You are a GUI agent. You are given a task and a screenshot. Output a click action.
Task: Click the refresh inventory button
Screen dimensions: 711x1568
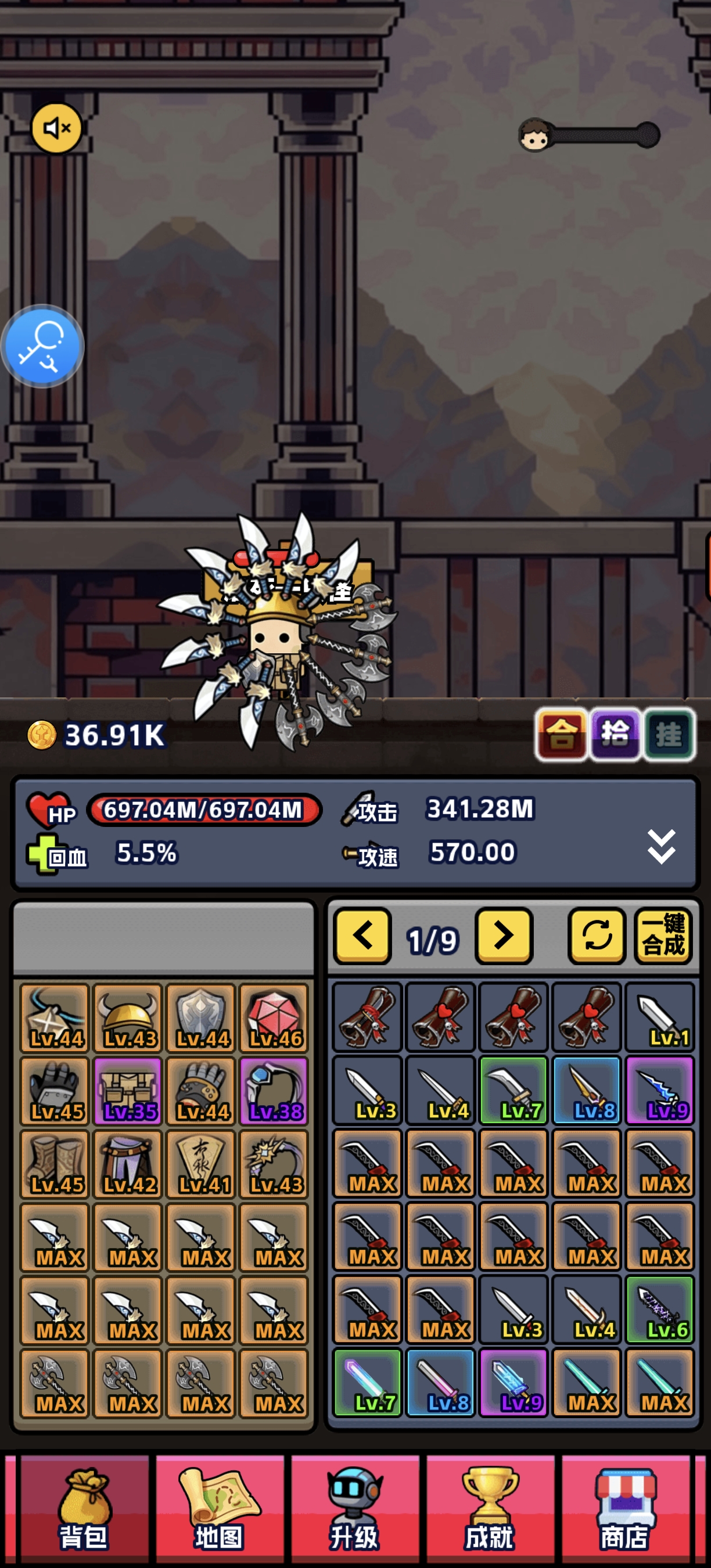click(x=597, y=936)
